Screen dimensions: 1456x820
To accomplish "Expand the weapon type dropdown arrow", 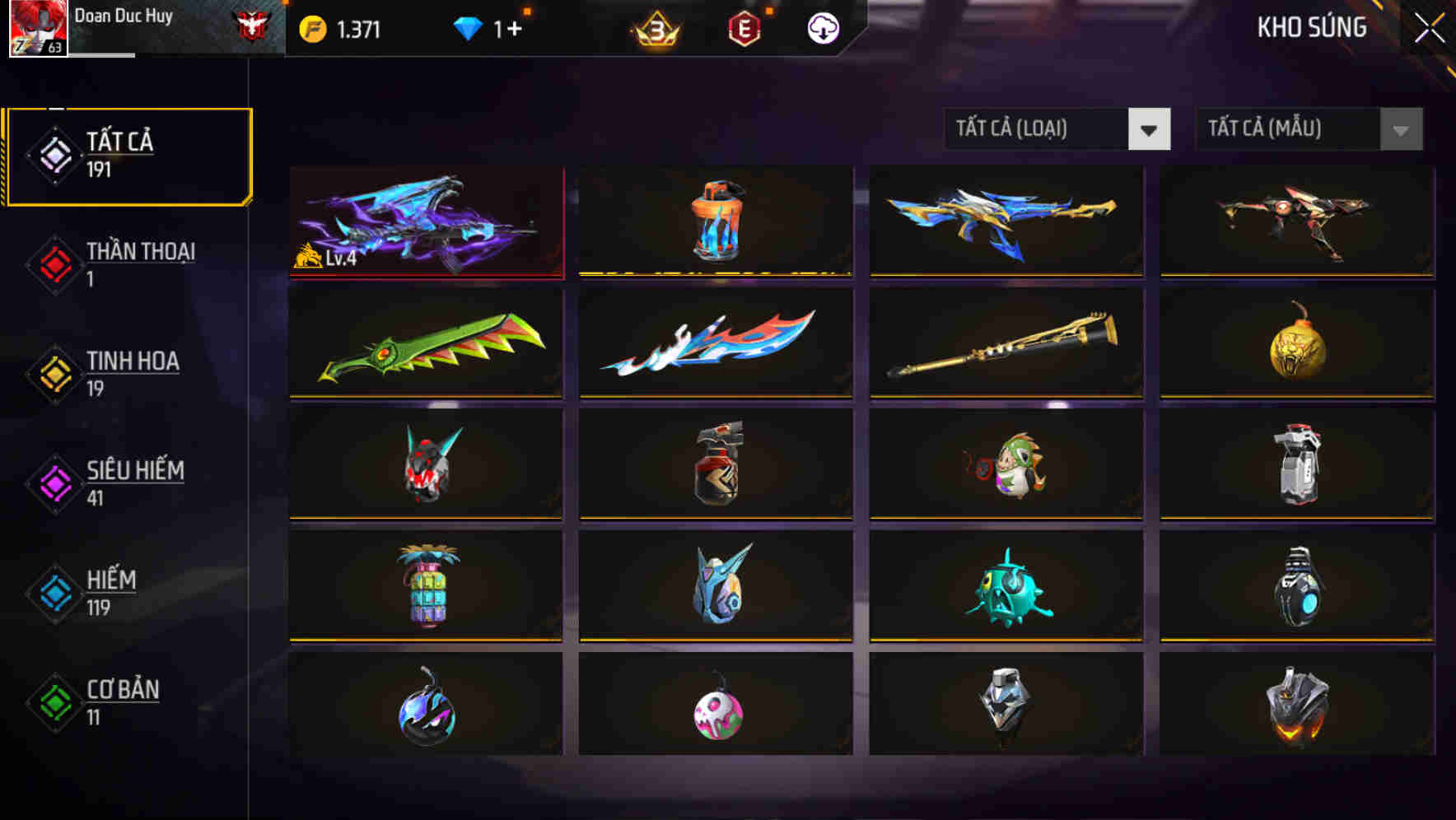I will tap(1150, 129).
